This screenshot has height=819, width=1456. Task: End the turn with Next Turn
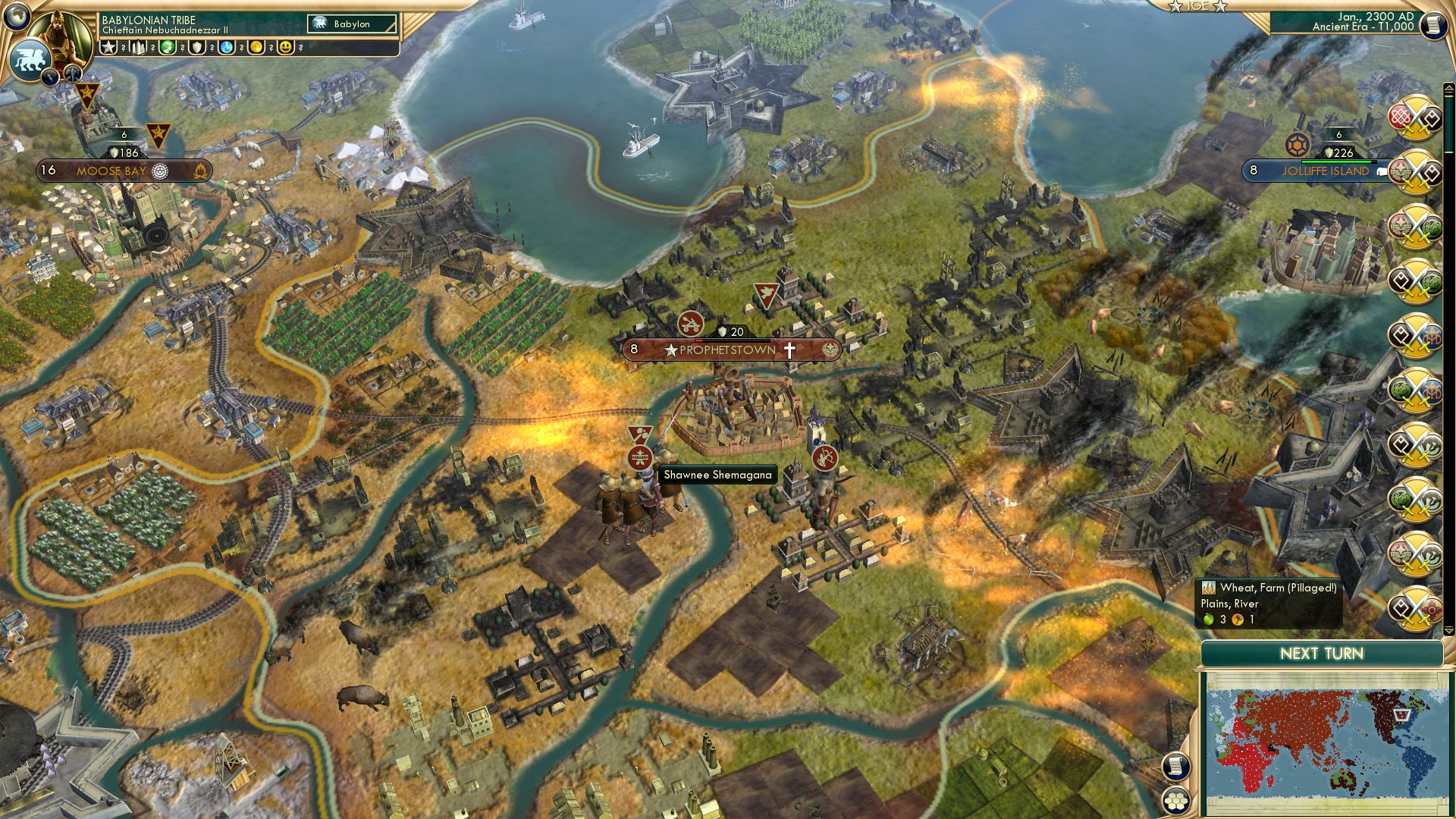click(1321, 654)
